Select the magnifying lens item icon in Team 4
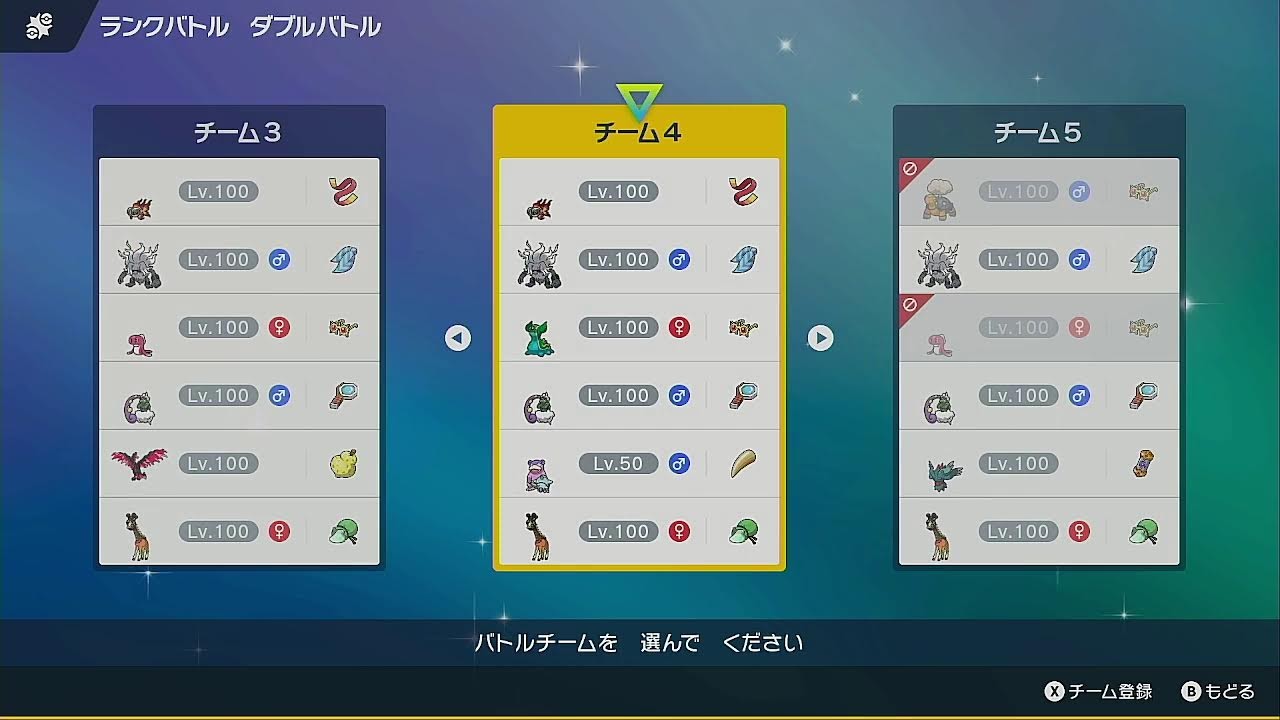Viewport: 1280px width, 720px height. (744, 395)
